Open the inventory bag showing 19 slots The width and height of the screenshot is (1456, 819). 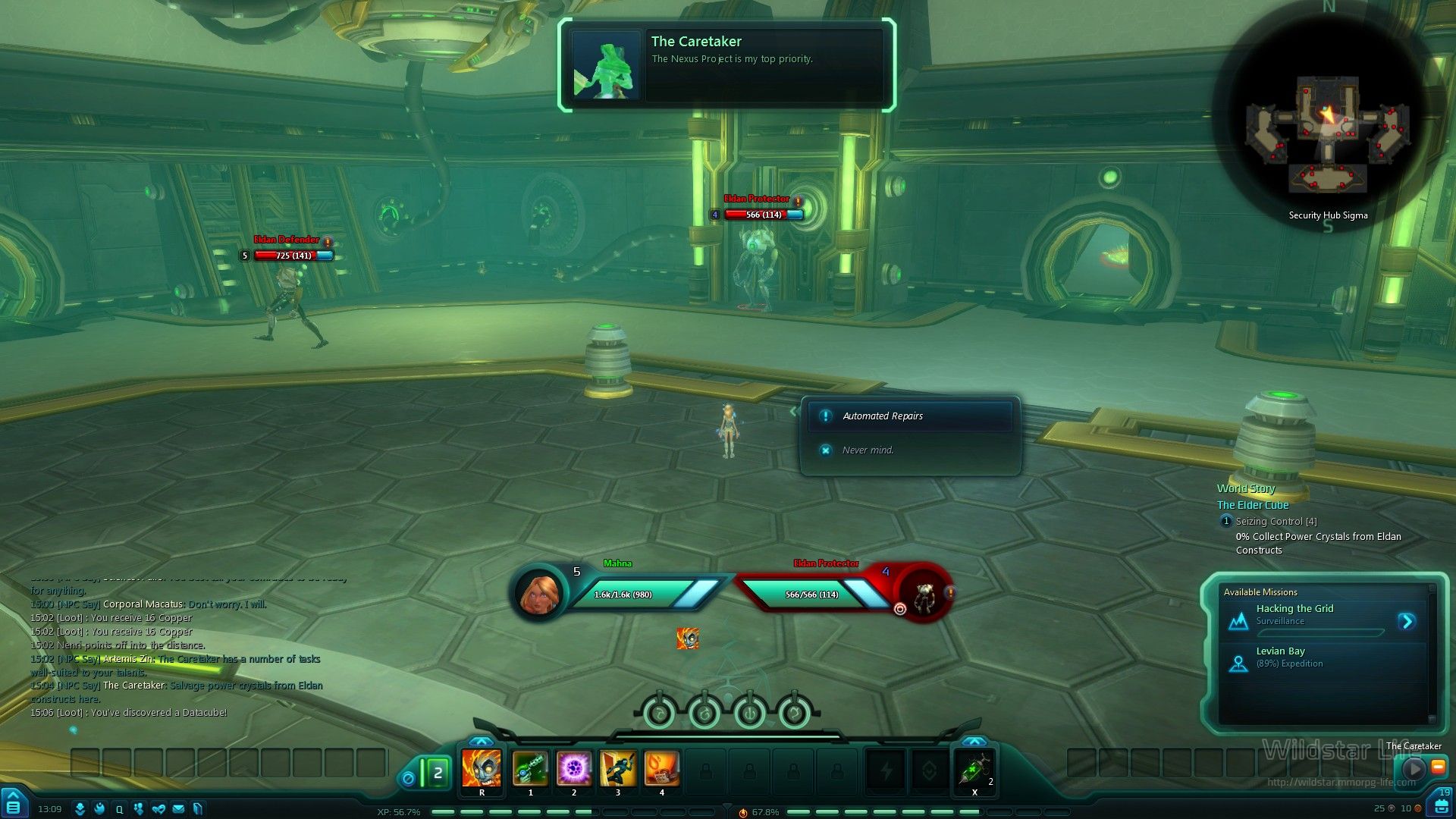coord(1442,805)
